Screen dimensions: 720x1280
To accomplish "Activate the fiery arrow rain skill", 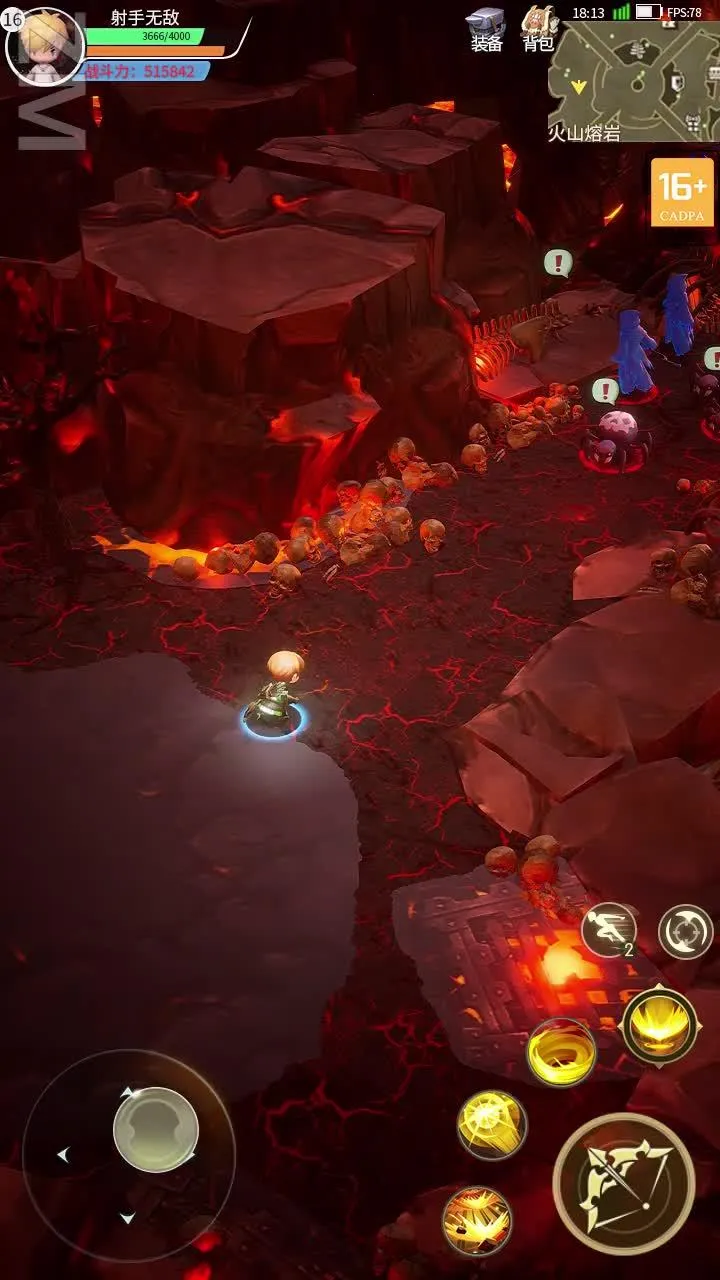I will pyautogui.click(x=477, y=1220).
